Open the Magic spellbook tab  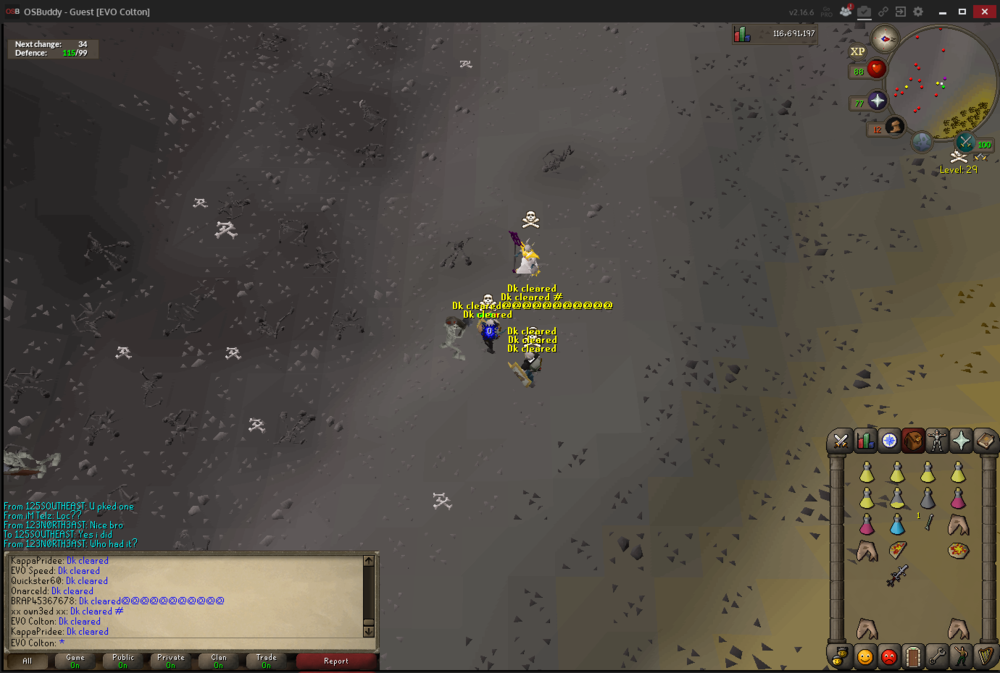point(984,441)
